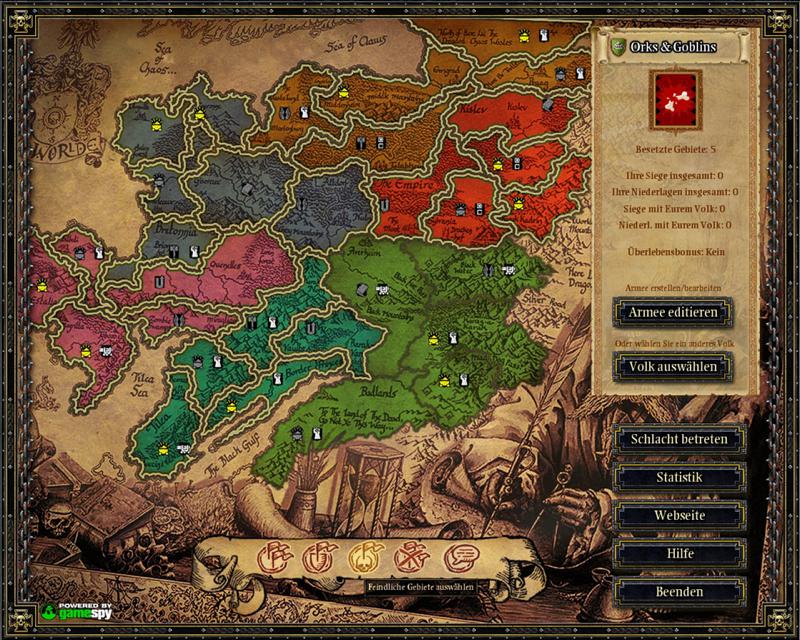The width and height of the screenshot is (800, 640).
Task: Quit the game with Beenden
Action: click(679, 591)
